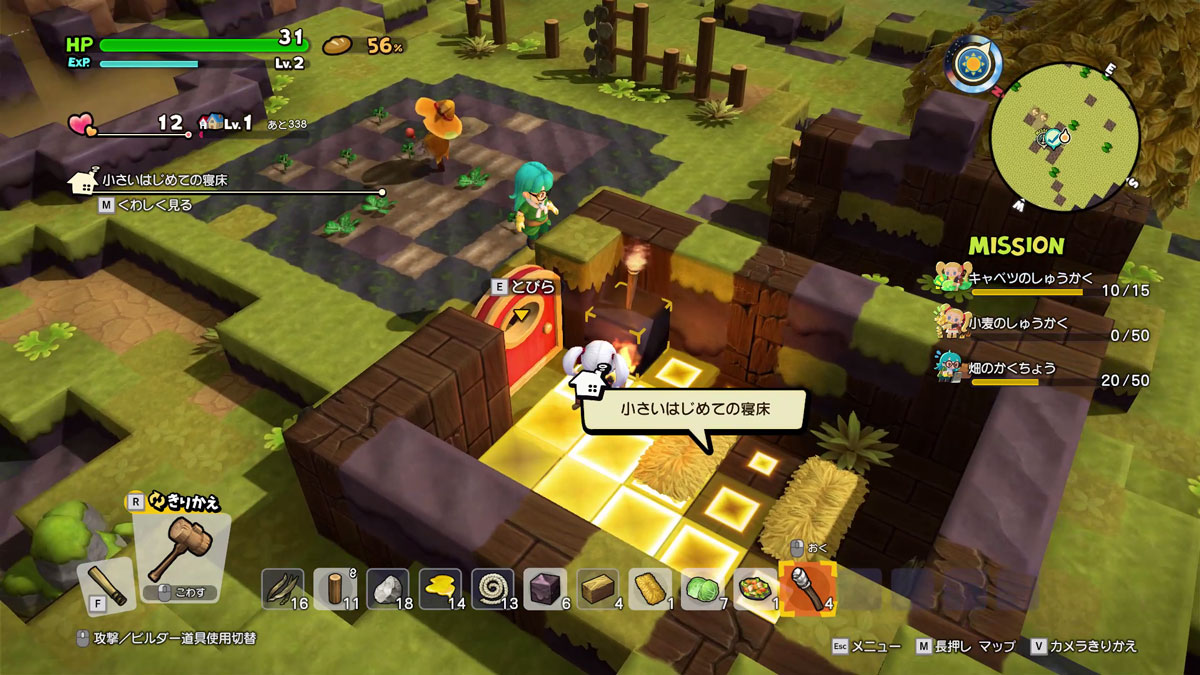Choose the purple stone block slot
This screenshot has width=1200, height=675.
pos(545,588)
